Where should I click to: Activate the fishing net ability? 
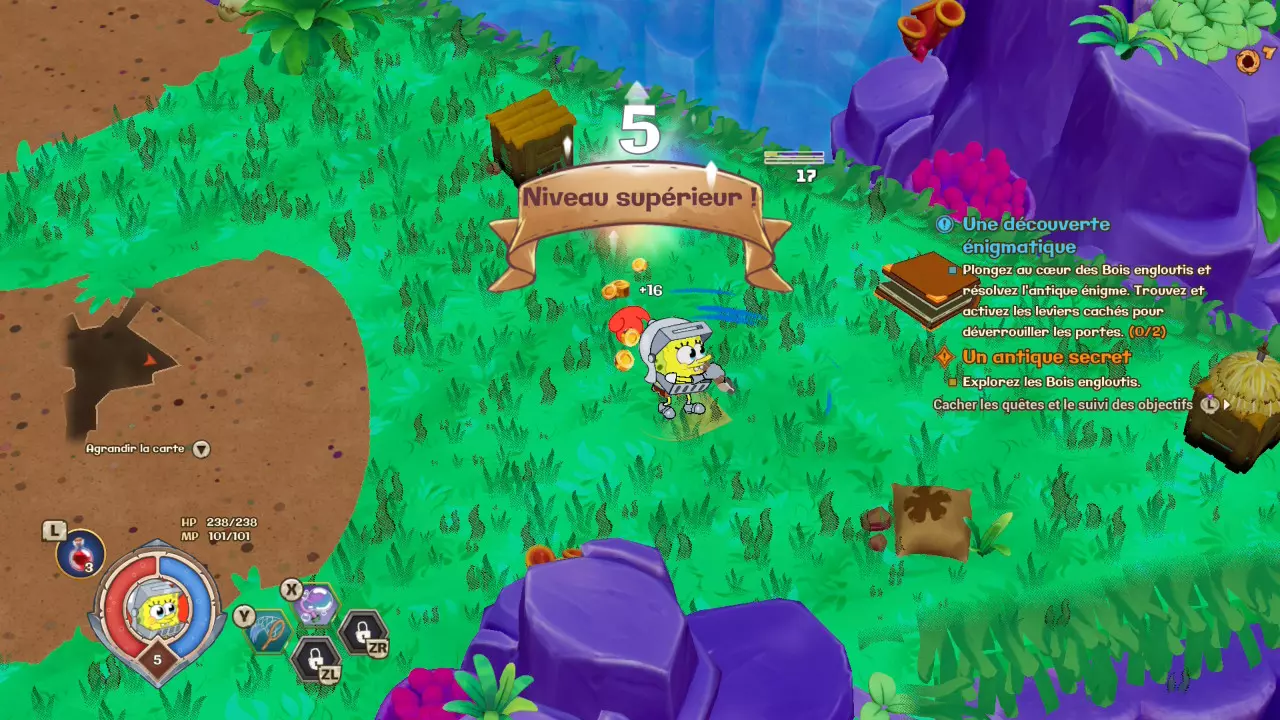(269, 632)
